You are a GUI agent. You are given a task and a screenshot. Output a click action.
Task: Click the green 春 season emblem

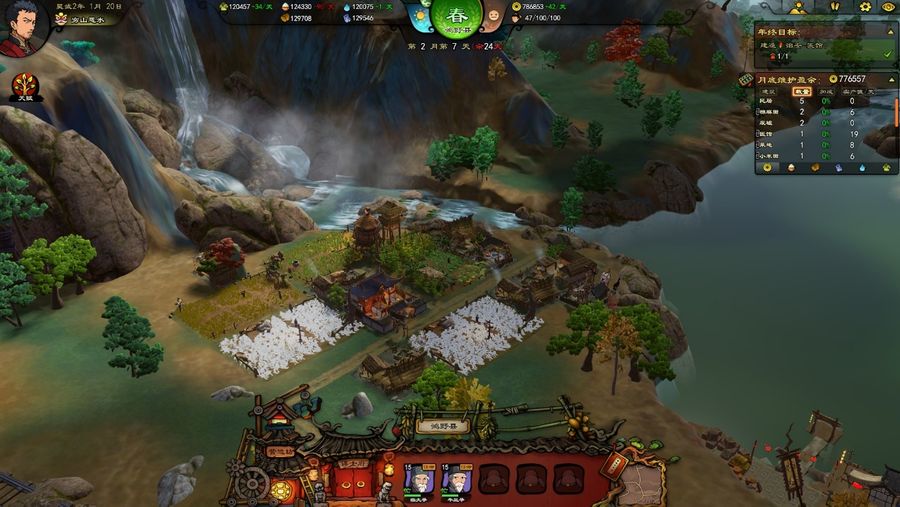click(456, 19)
